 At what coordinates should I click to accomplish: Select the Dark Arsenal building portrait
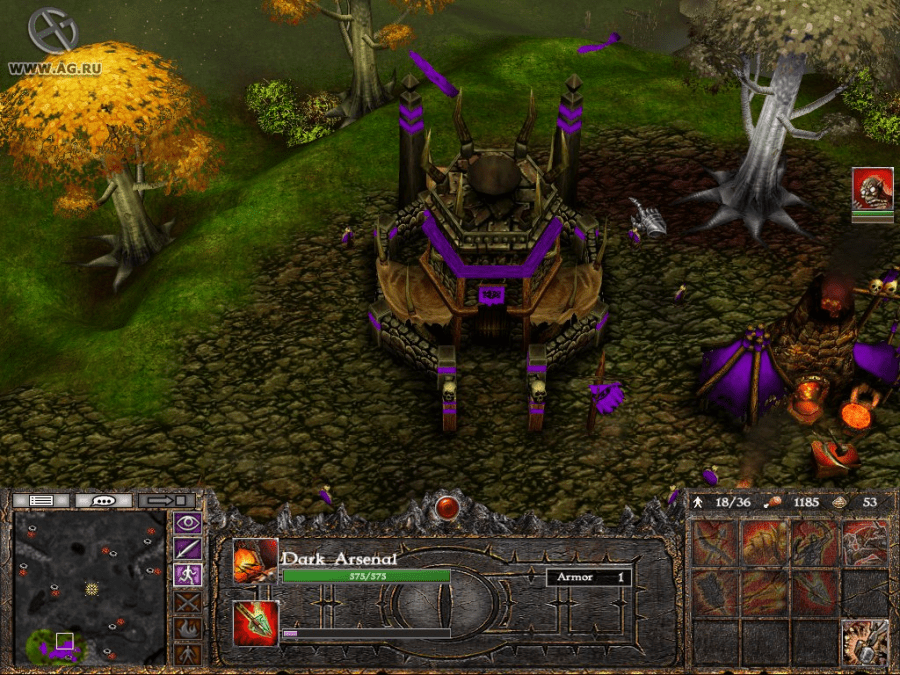pos(255,561)
